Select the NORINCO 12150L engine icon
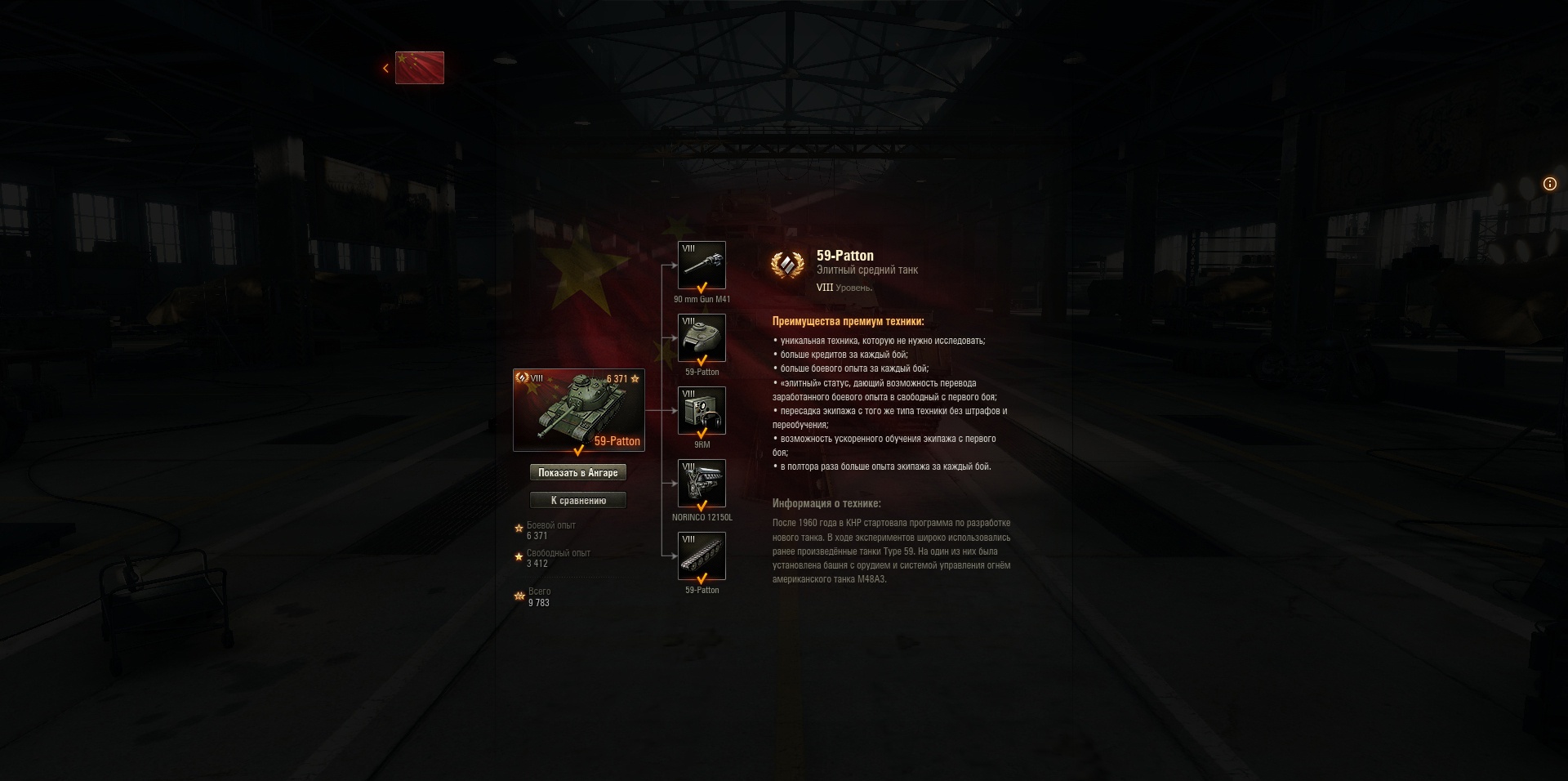The width and height of the screenshot is (1568, 781). click(701, 483)
